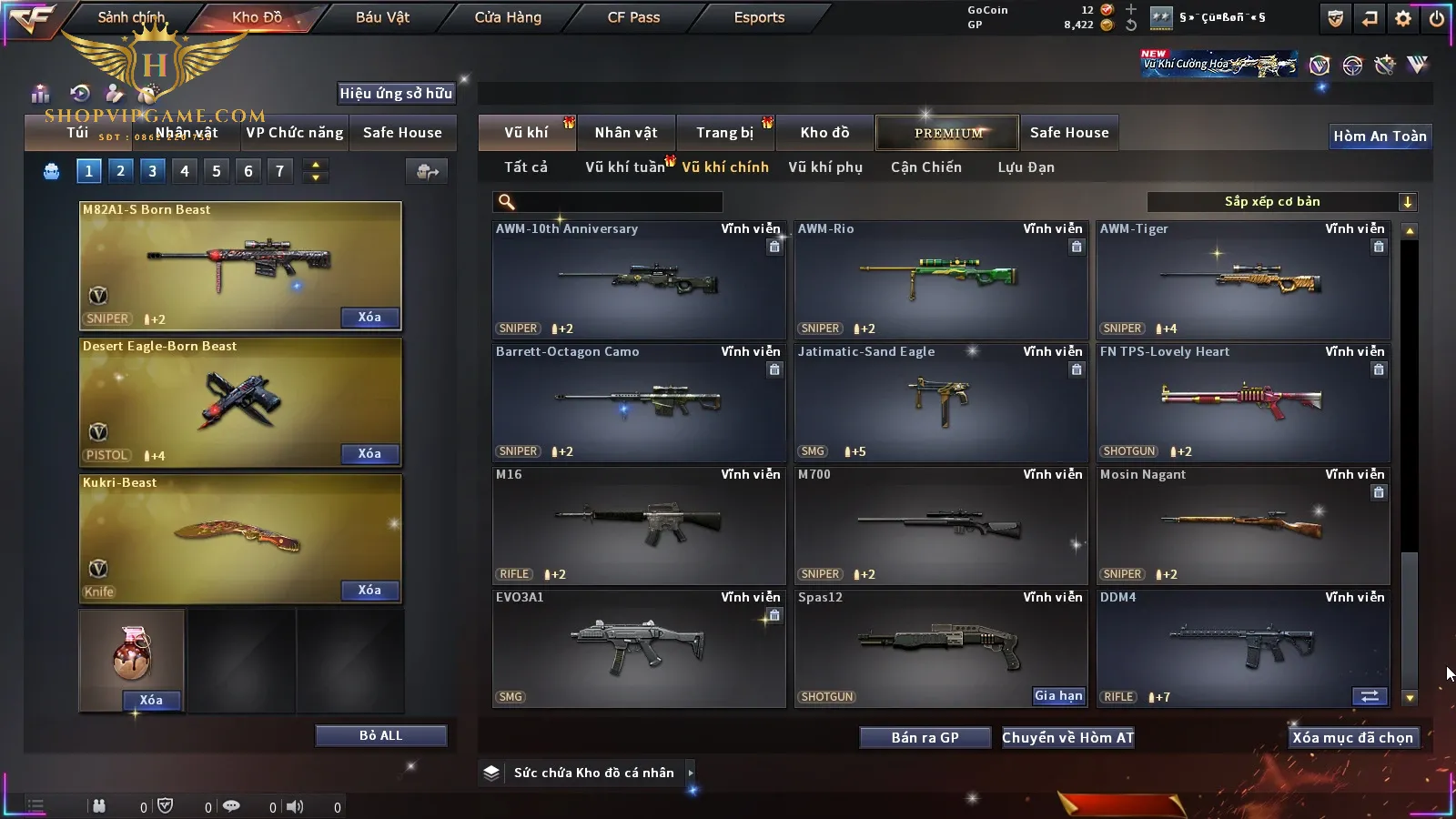
Task: Open the PREMIUM tab
Action: [947, 133]
